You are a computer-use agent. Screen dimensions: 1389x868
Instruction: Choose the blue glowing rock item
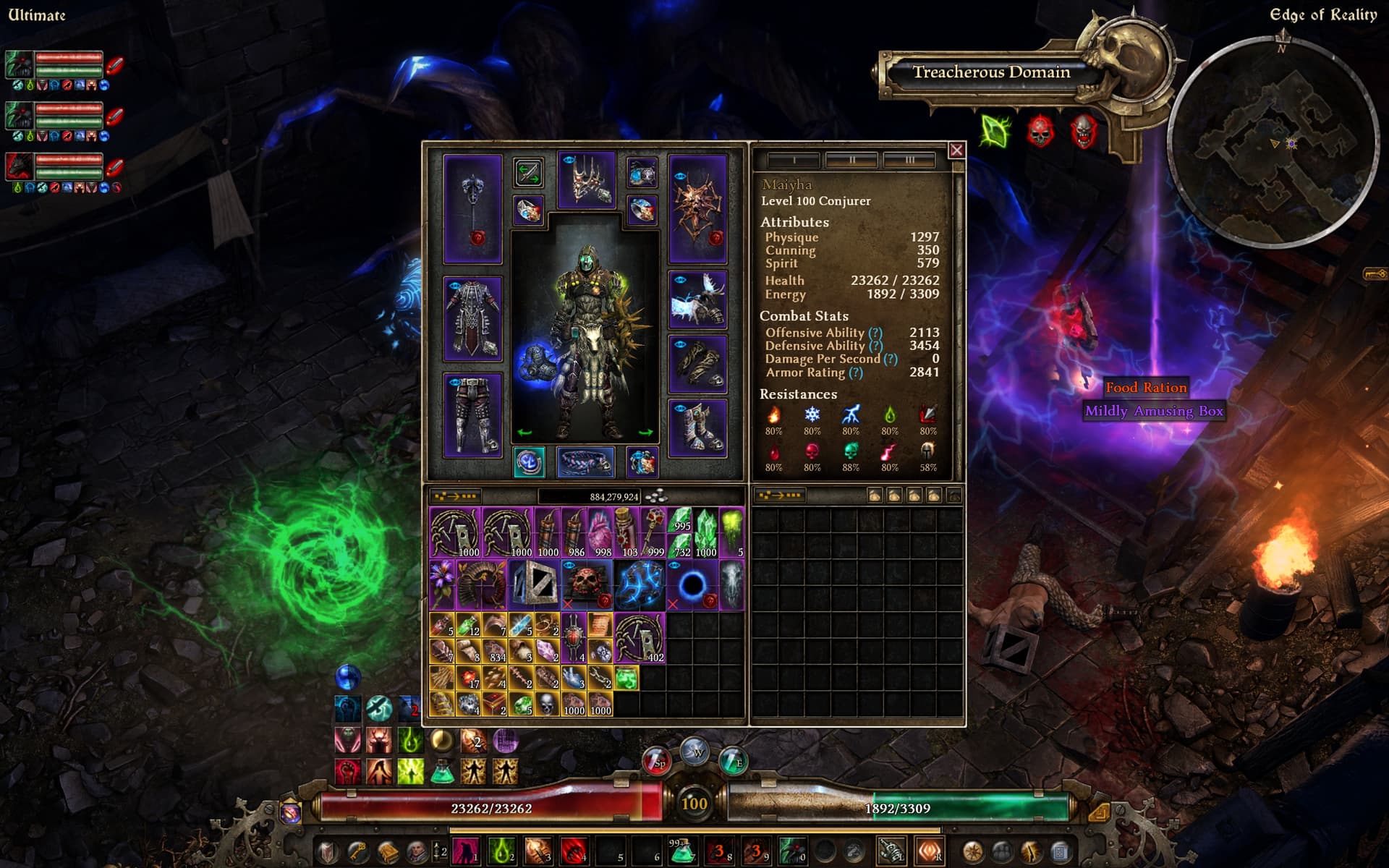640,584
